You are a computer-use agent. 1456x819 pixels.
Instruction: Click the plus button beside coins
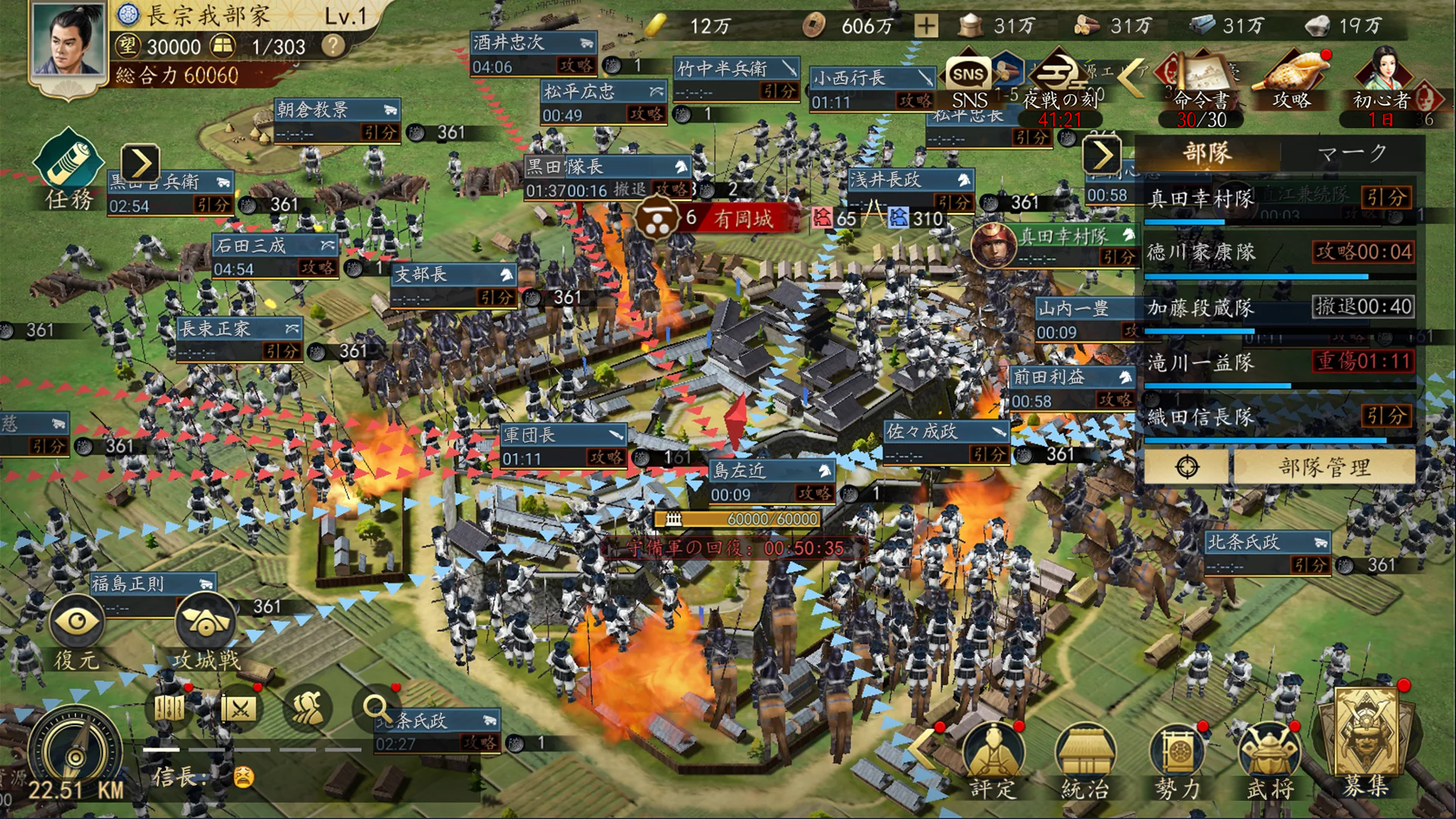click(926, 27)
